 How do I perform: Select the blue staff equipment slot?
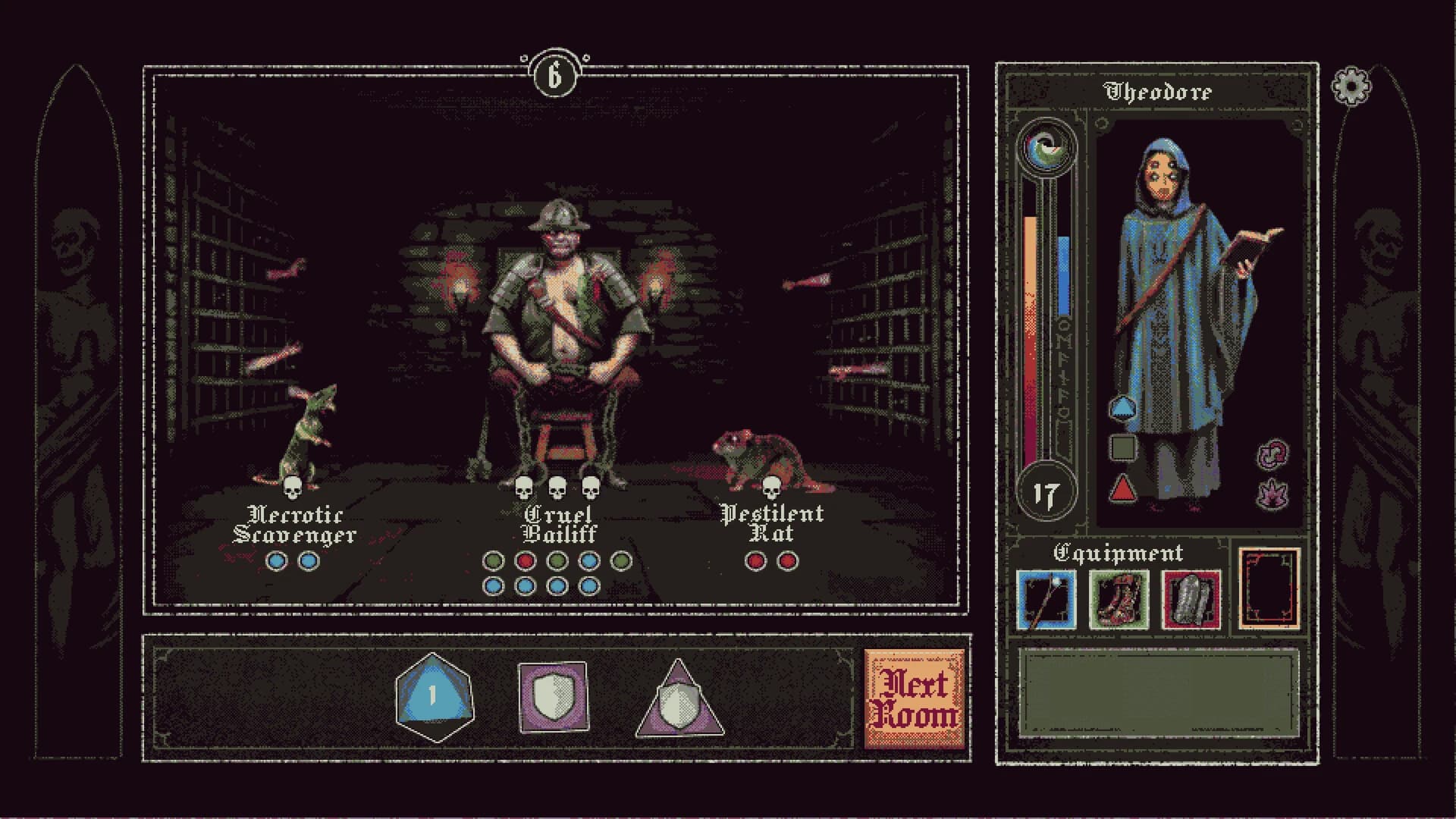point(1046,599)
